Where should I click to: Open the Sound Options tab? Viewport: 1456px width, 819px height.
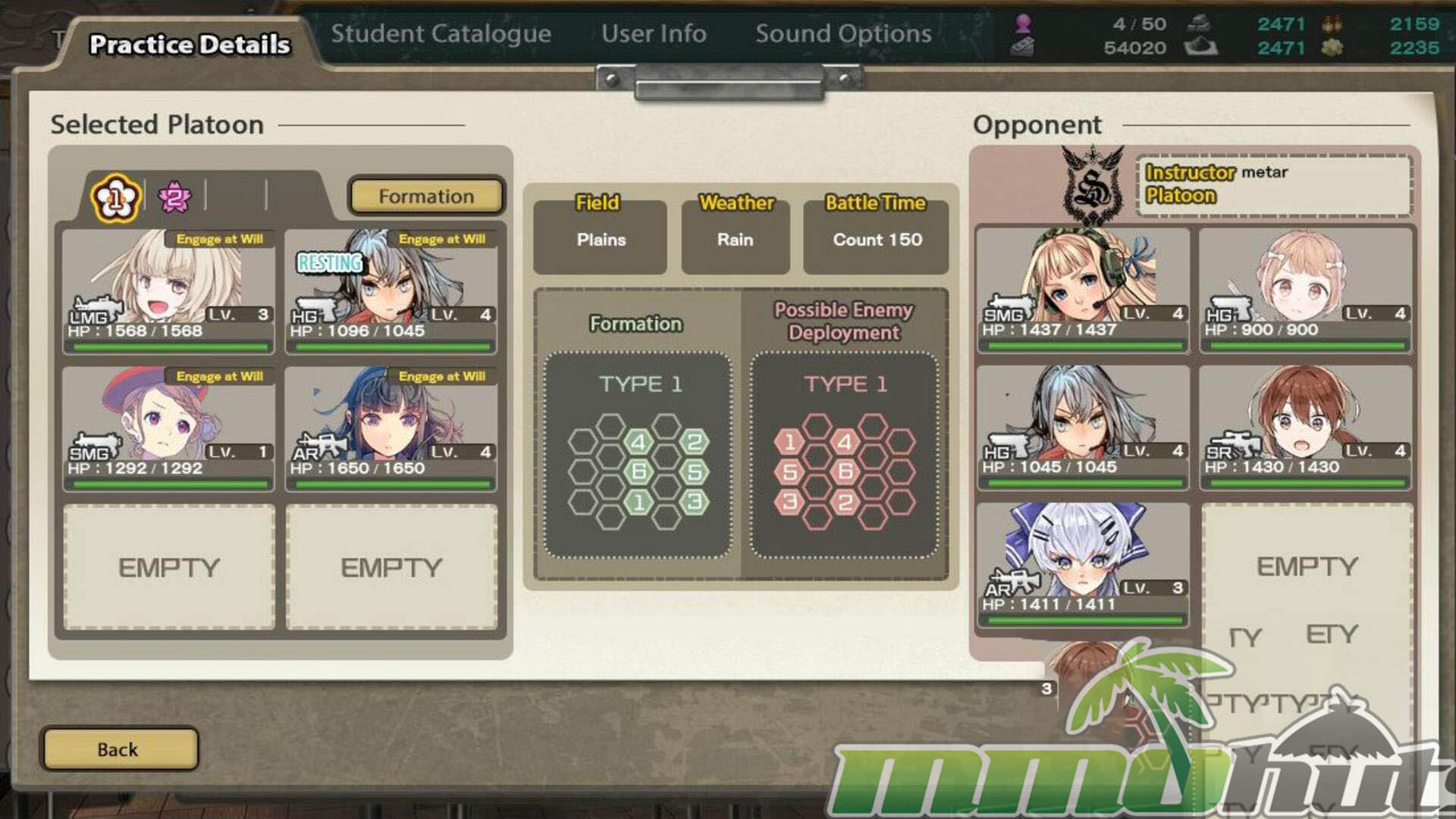(x=843, y=34)
